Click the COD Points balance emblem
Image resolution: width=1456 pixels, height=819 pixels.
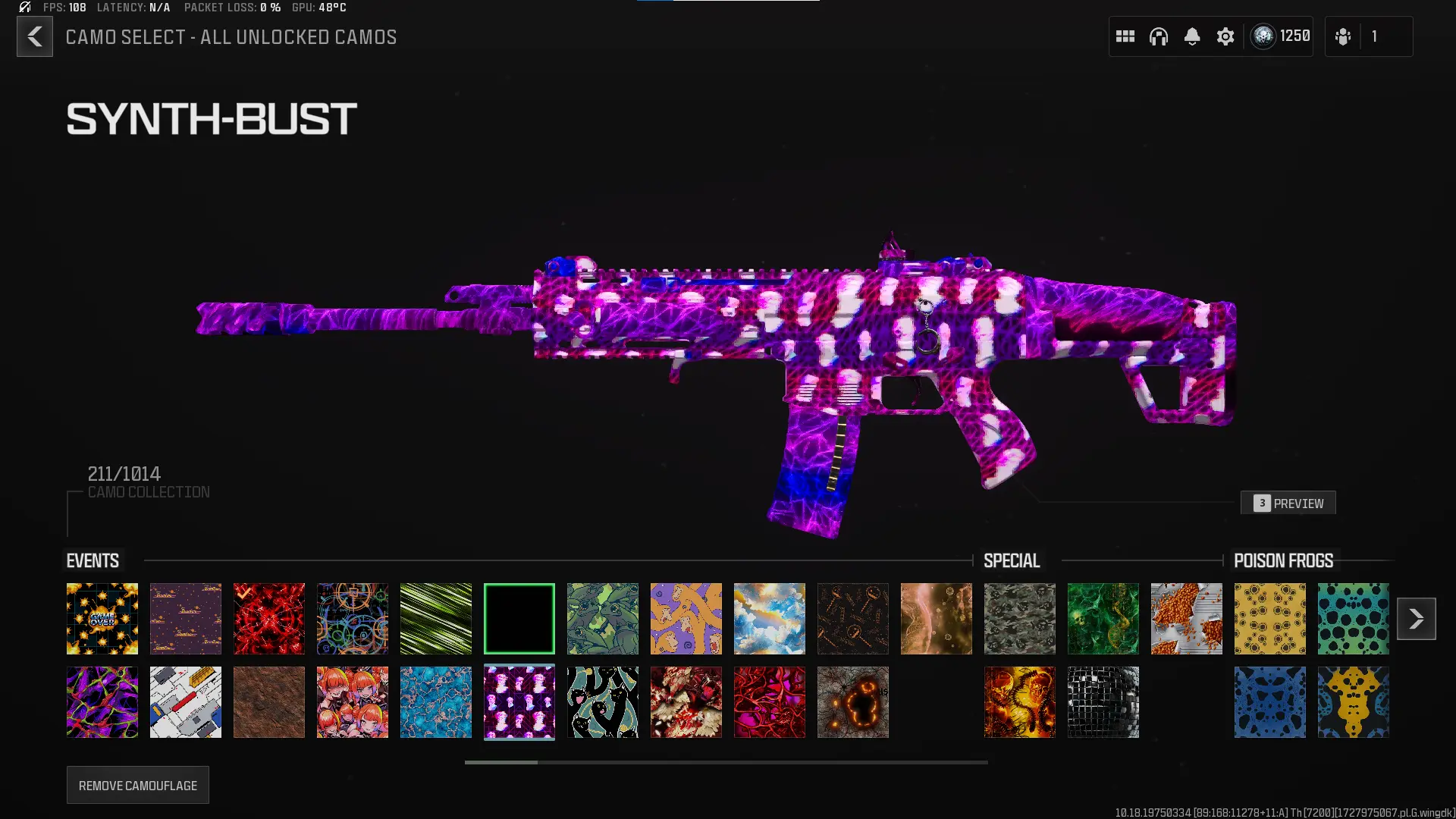click(1263, 36)
